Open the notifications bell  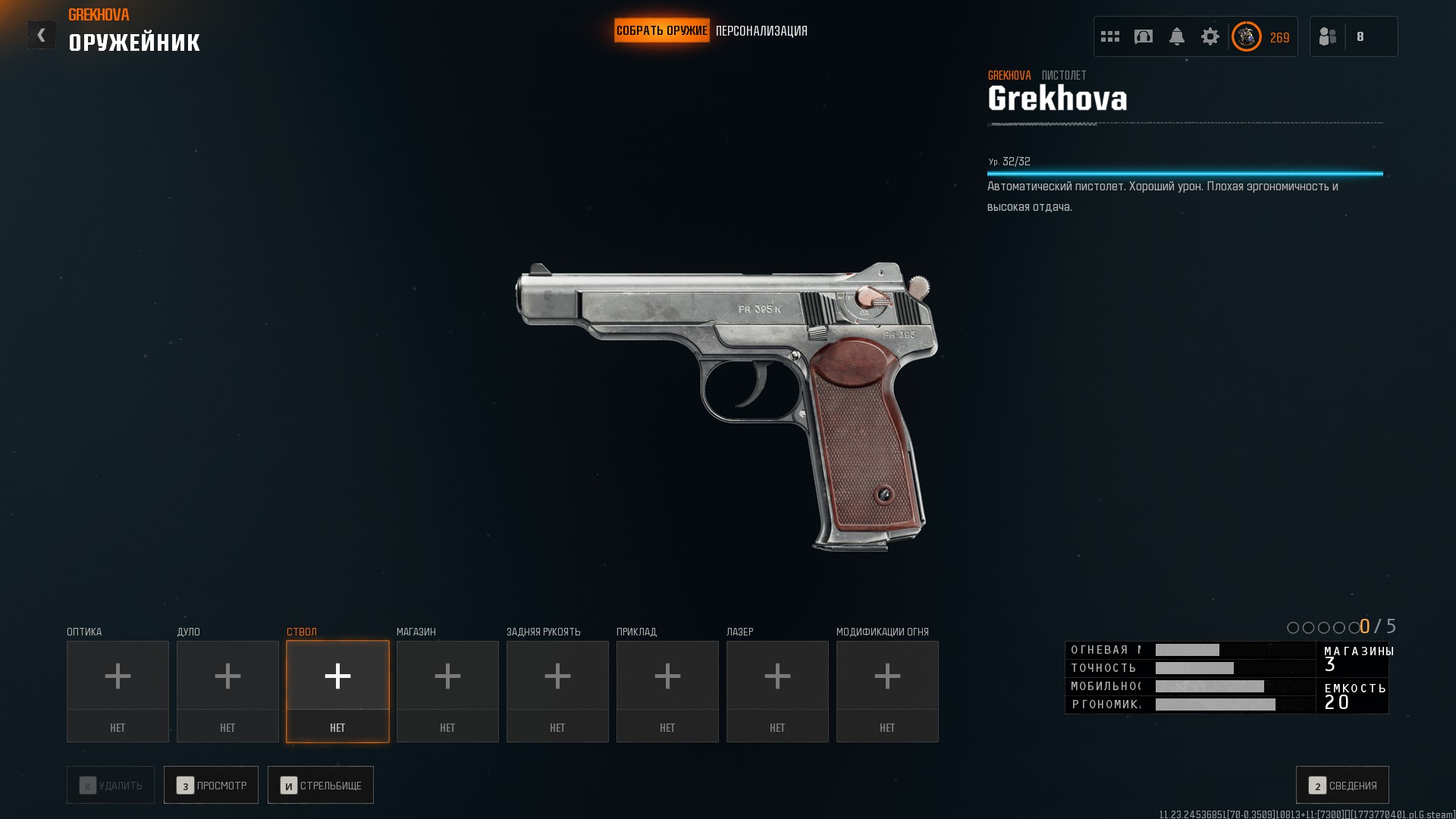1177,36
